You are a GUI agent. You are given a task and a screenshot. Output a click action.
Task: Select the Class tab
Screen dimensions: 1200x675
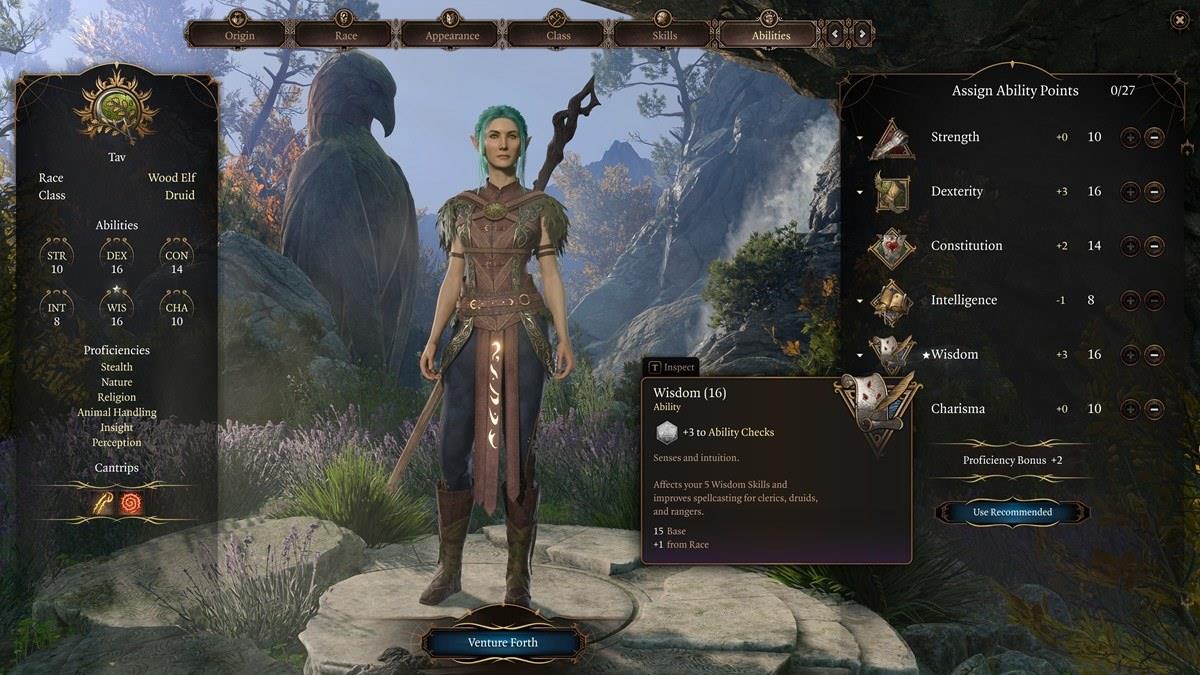tap(558, 34)
